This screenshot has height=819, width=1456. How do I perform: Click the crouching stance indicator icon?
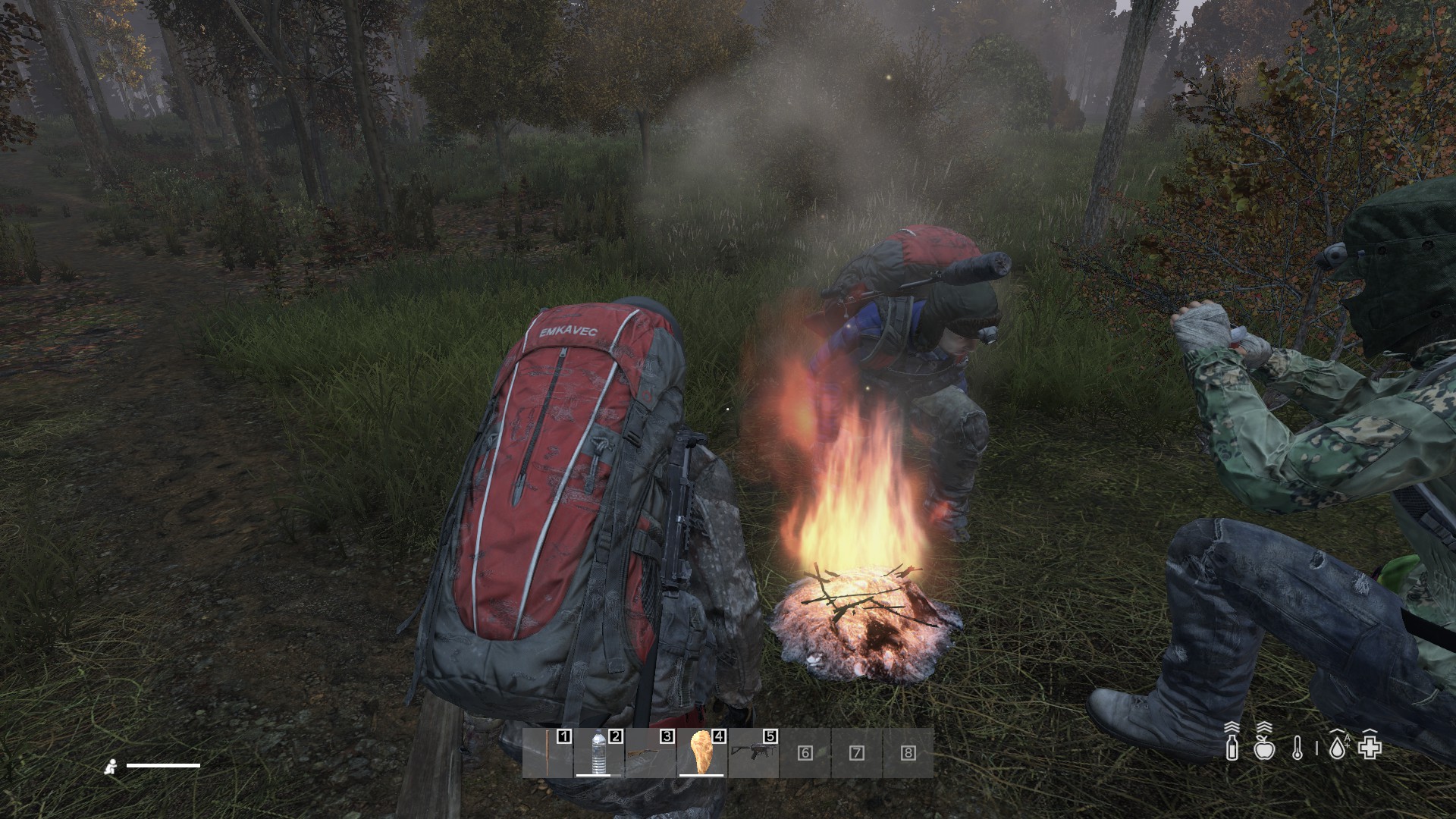pos(111,767)
